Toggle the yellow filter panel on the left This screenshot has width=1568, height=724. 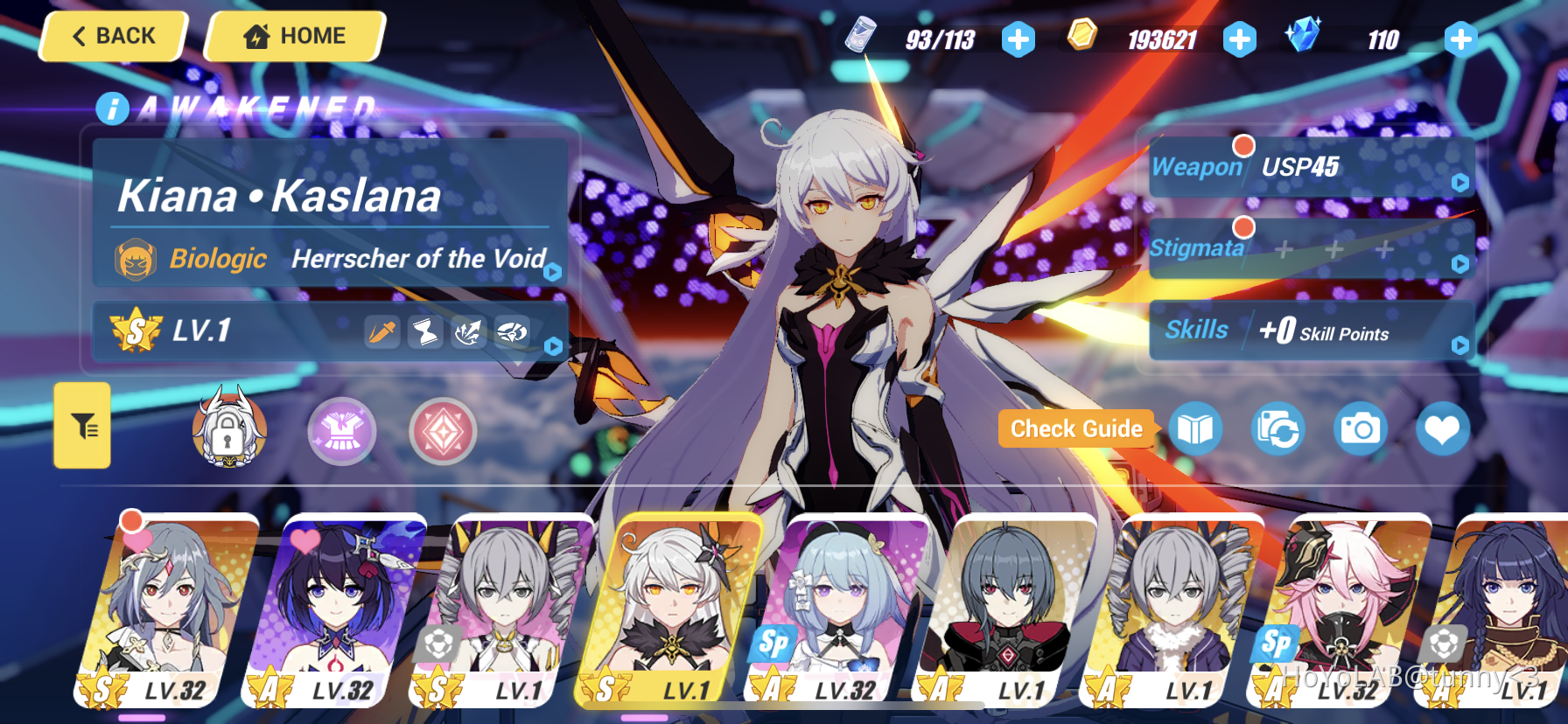click(x=81, y=426)
